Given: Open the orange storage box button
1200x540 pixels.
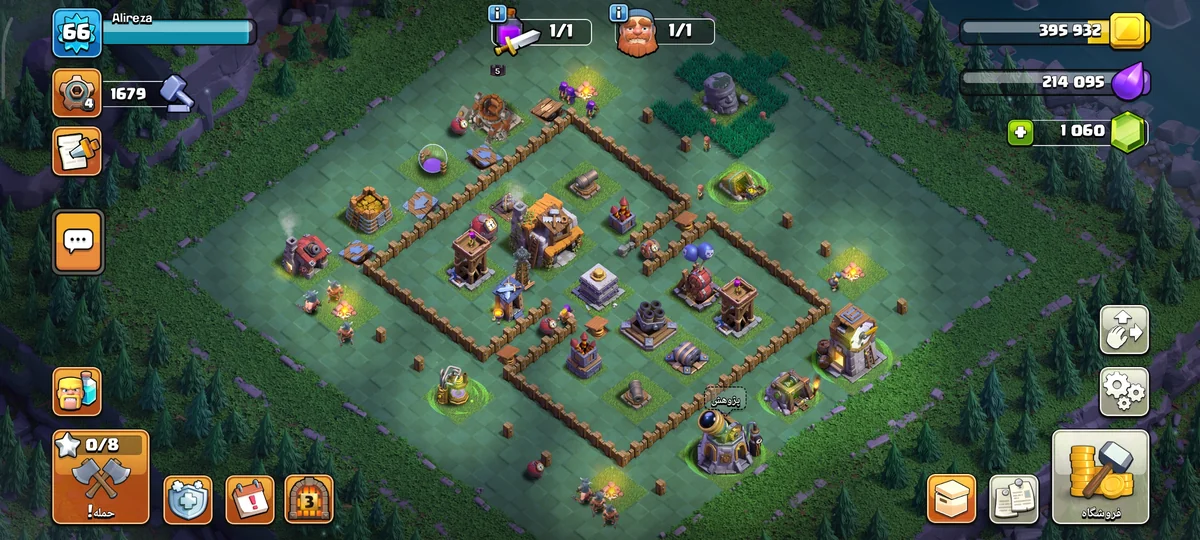Looking at the screenshot, I should tap(952, 499).
